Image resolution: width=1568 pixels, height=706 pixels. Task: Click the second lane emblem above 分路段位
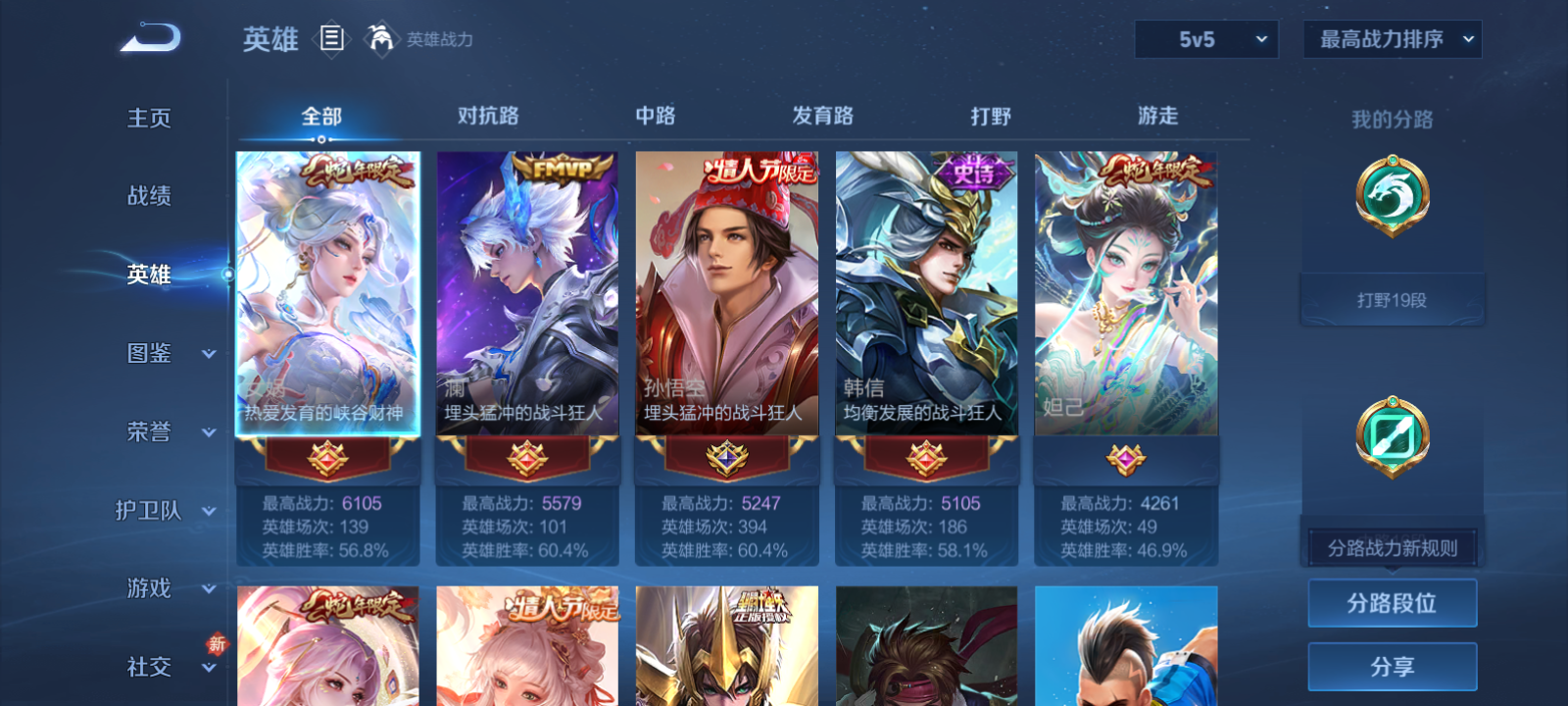(1393, 436)
